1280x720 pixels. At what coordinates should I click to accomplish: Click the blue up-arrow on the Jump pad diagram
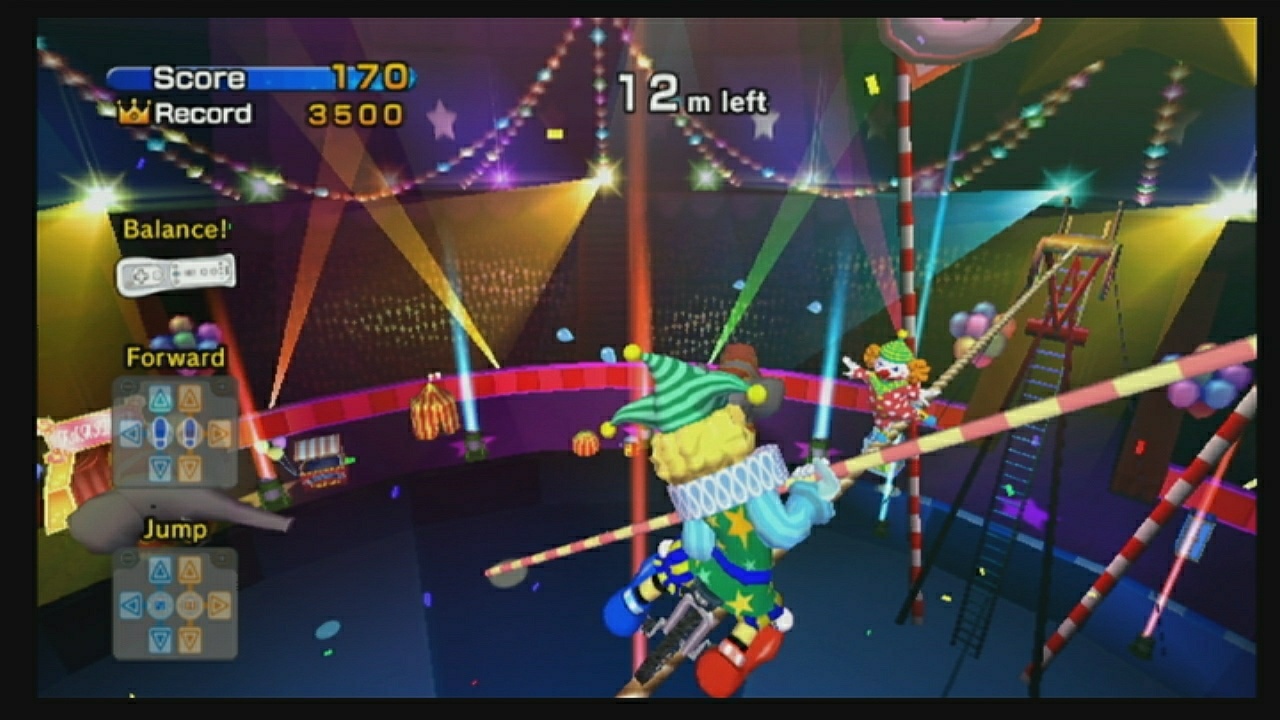click(x=161, y=570)
